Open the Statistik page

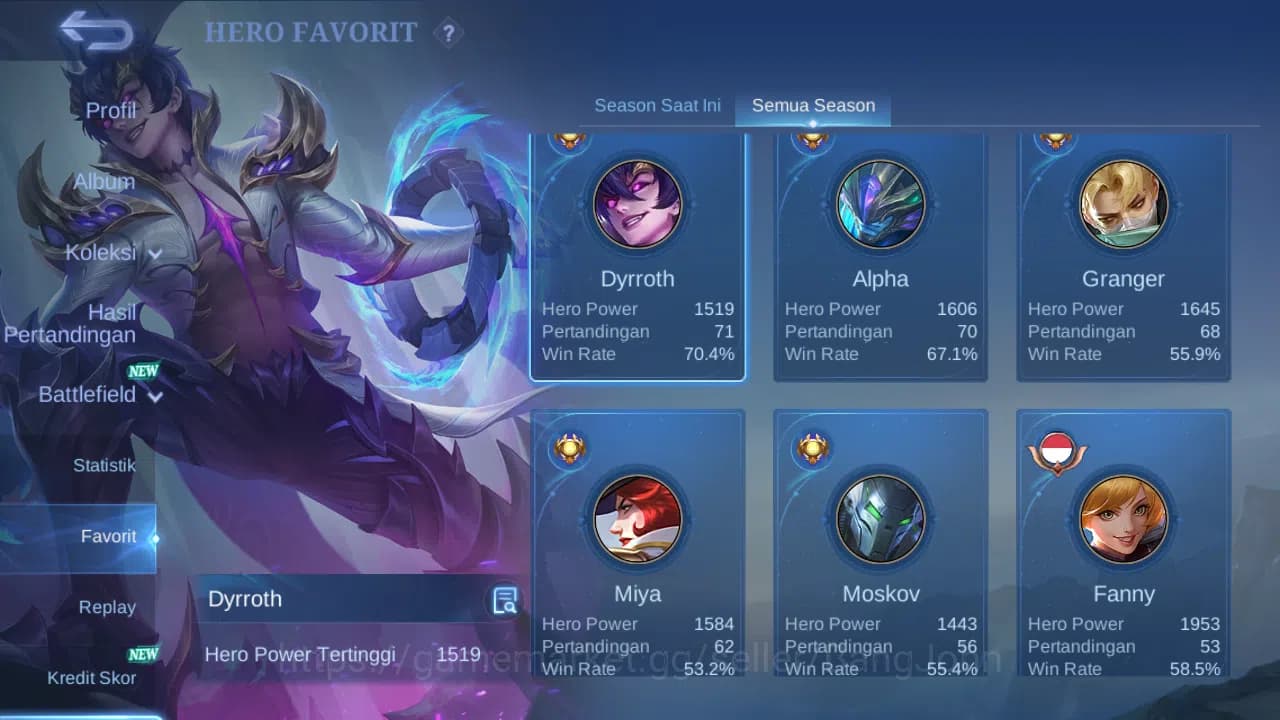tap(107, 465)
